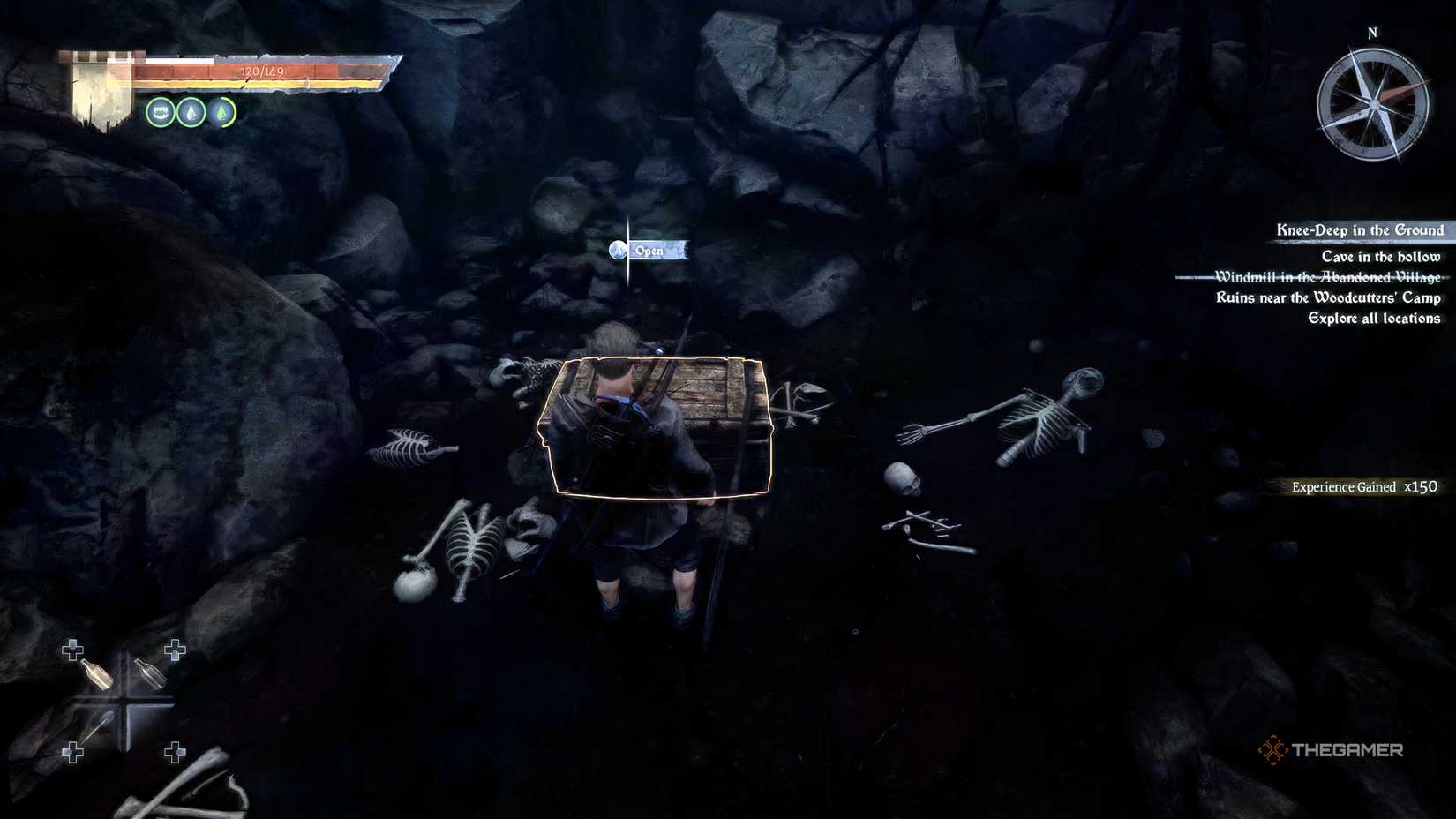Screen dimensions: 1456x819
Task: Expand the Knee-Deep in the Ground quest header
Action: [1360, 229]
